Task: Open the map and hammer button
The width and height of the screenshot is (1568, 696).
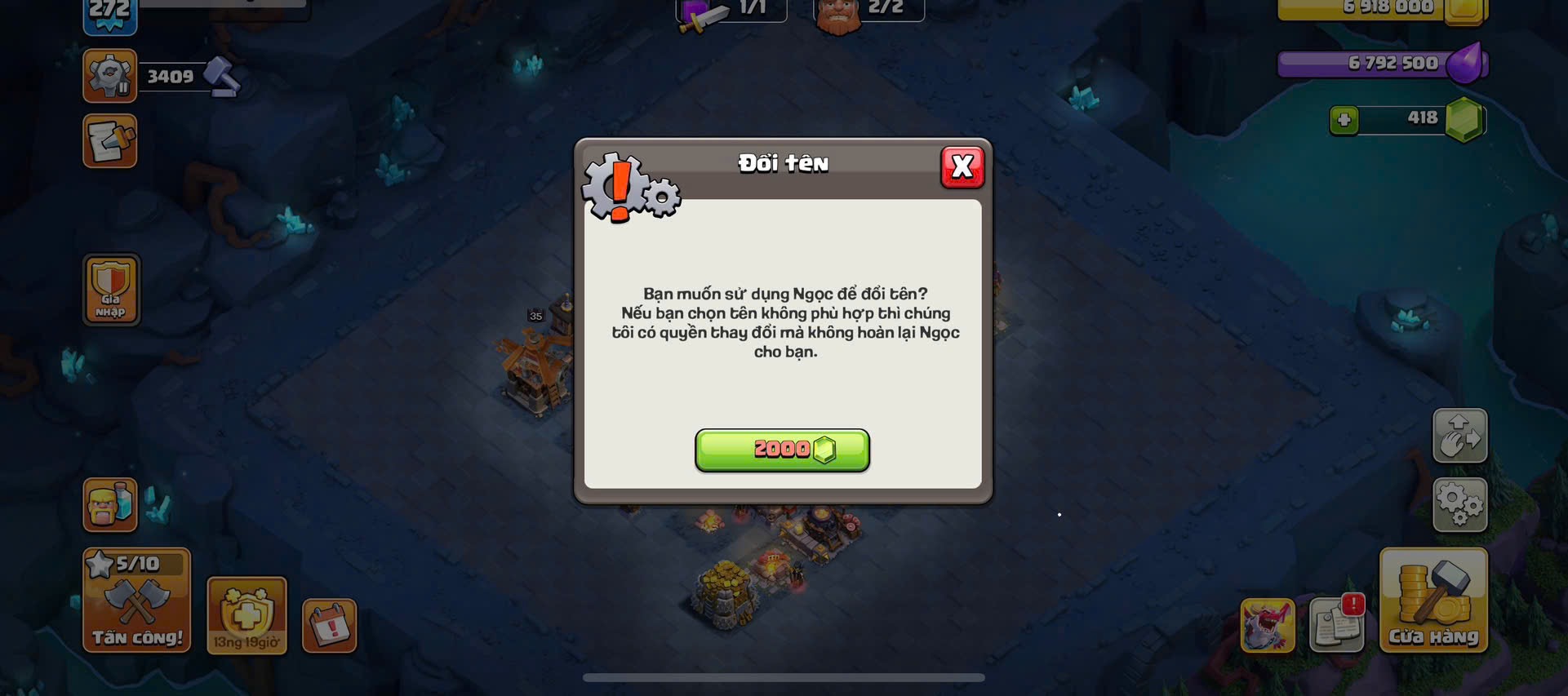Action: [110, 142]
